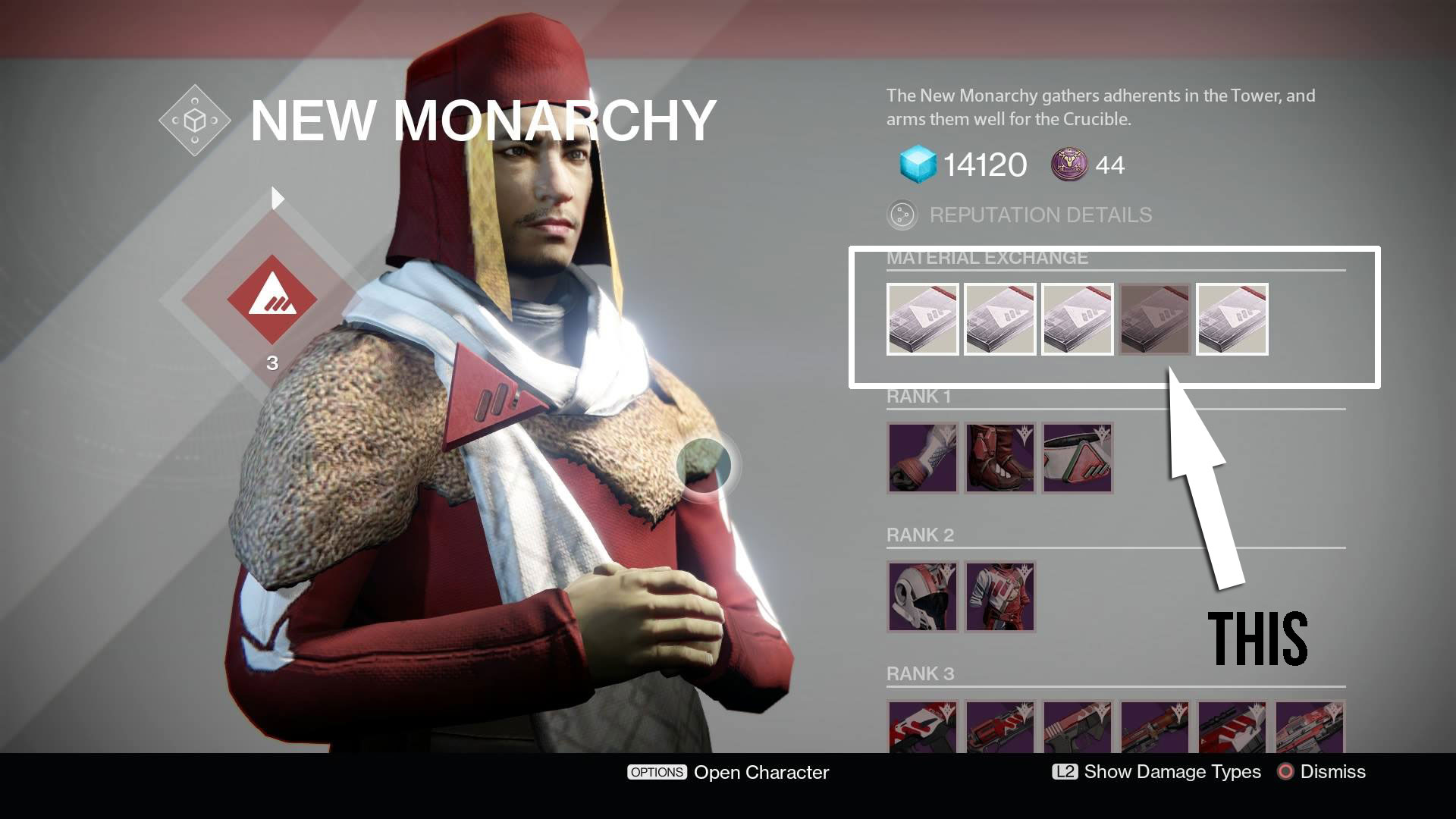This screenshot has height=819, width=1456.
Task: Choose the wooden pump shotgun in Rank 3
Action: tap(1154, 727)
